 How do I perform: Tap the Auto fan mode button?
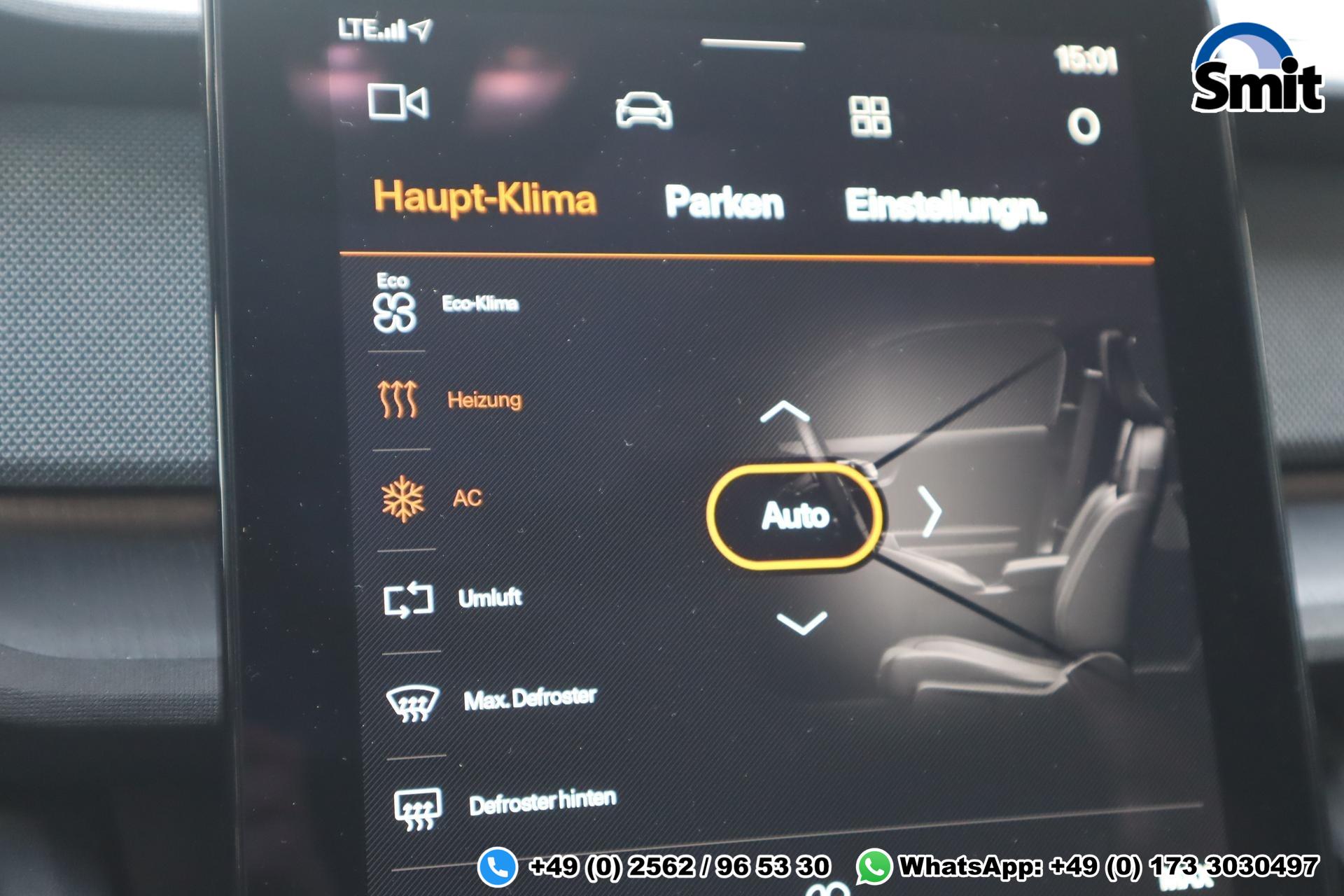pyautogui.click(x=794, y=516)
